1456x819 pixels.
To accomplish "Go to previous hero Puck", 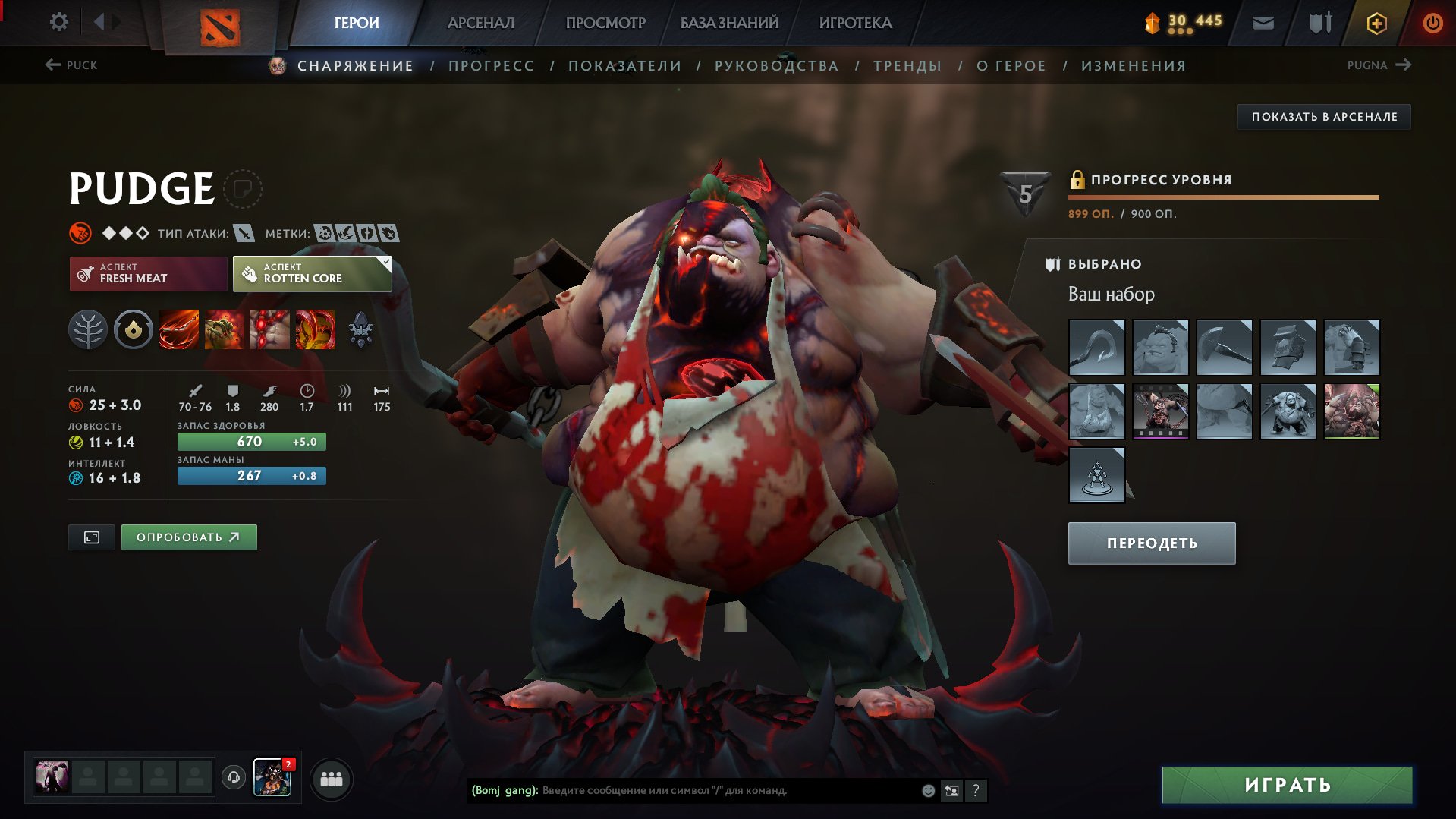I will [71, 65].
